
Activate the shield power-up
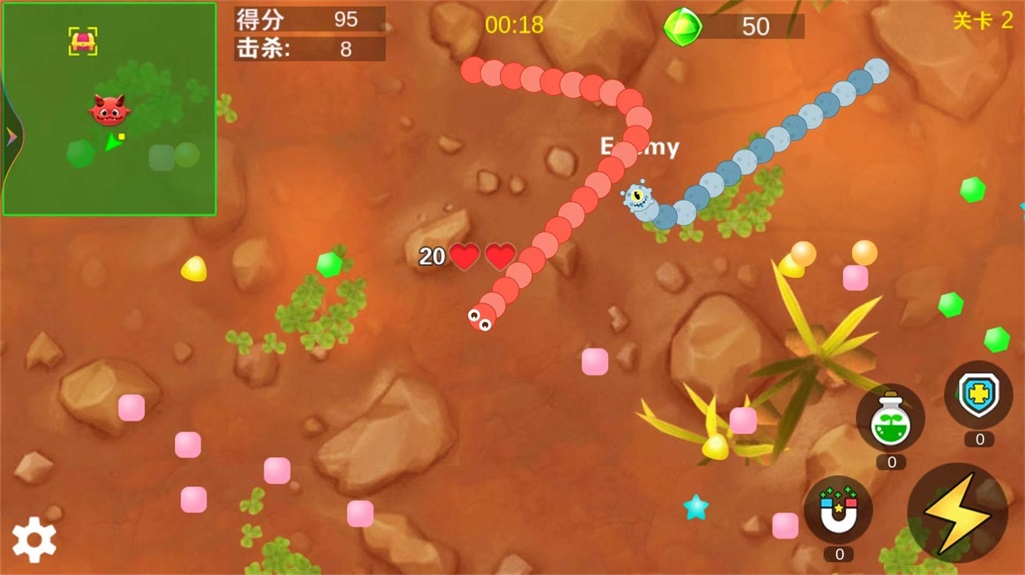click(978, 395)
